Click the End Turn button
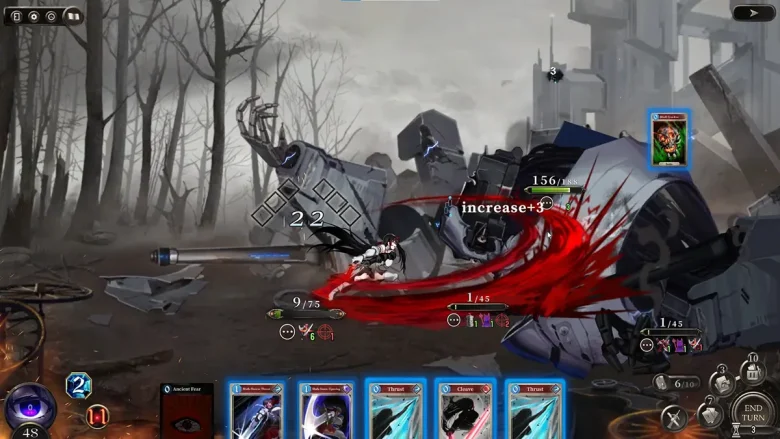Screen dimensions: 780x439 (753, 410)
